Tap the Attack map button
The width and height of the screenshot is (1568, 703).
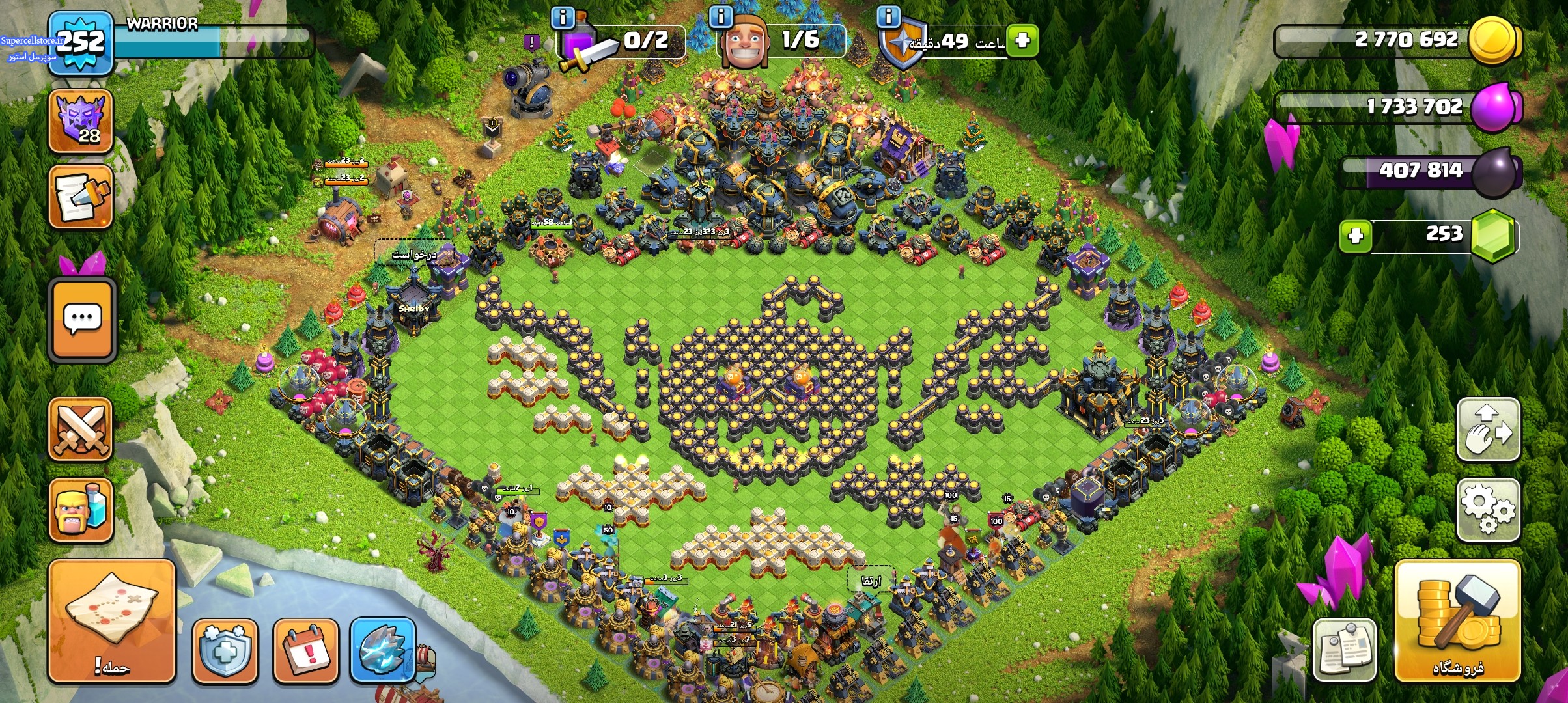tap(112, 621)
